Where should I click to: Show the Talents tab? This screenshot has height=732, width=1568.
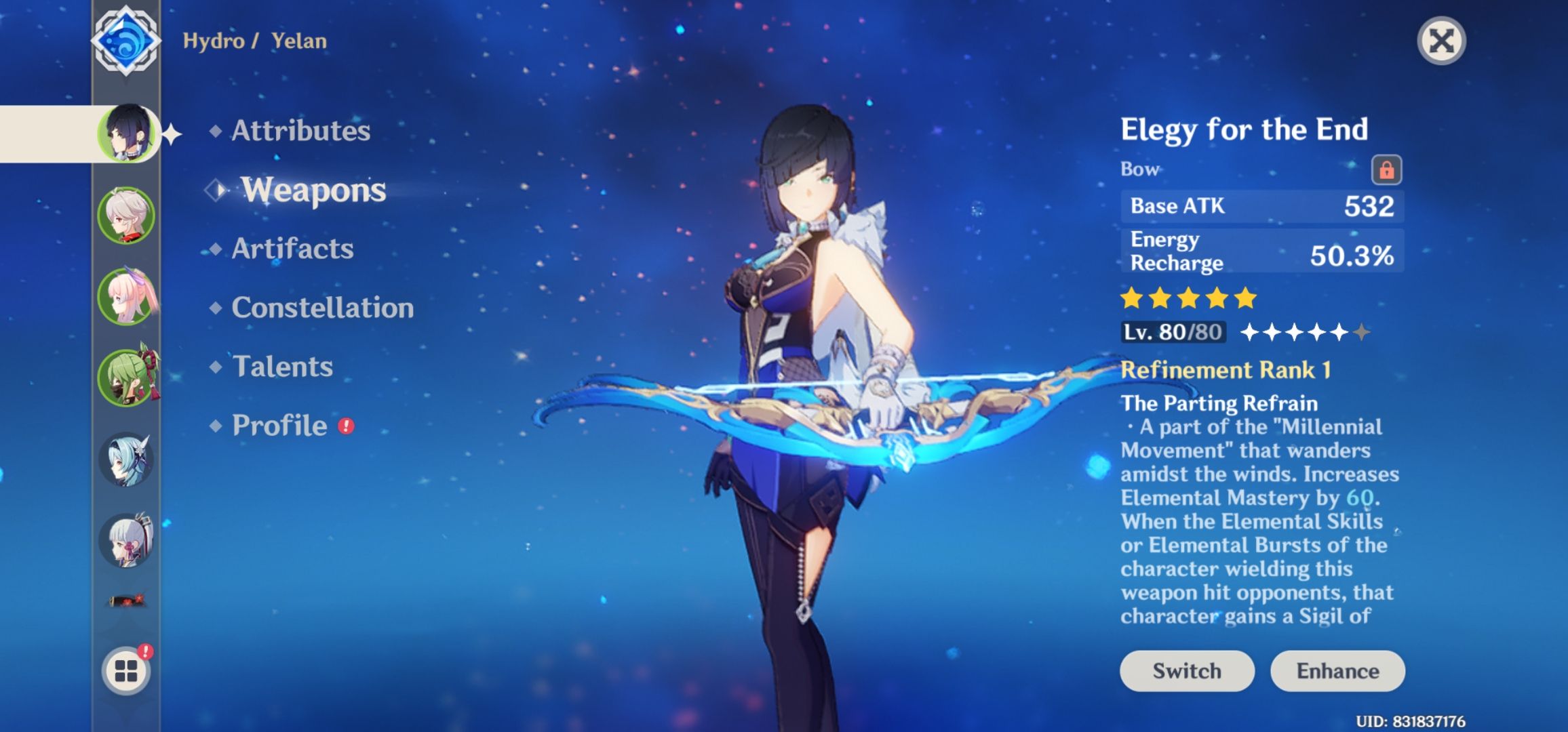[282, 367]
